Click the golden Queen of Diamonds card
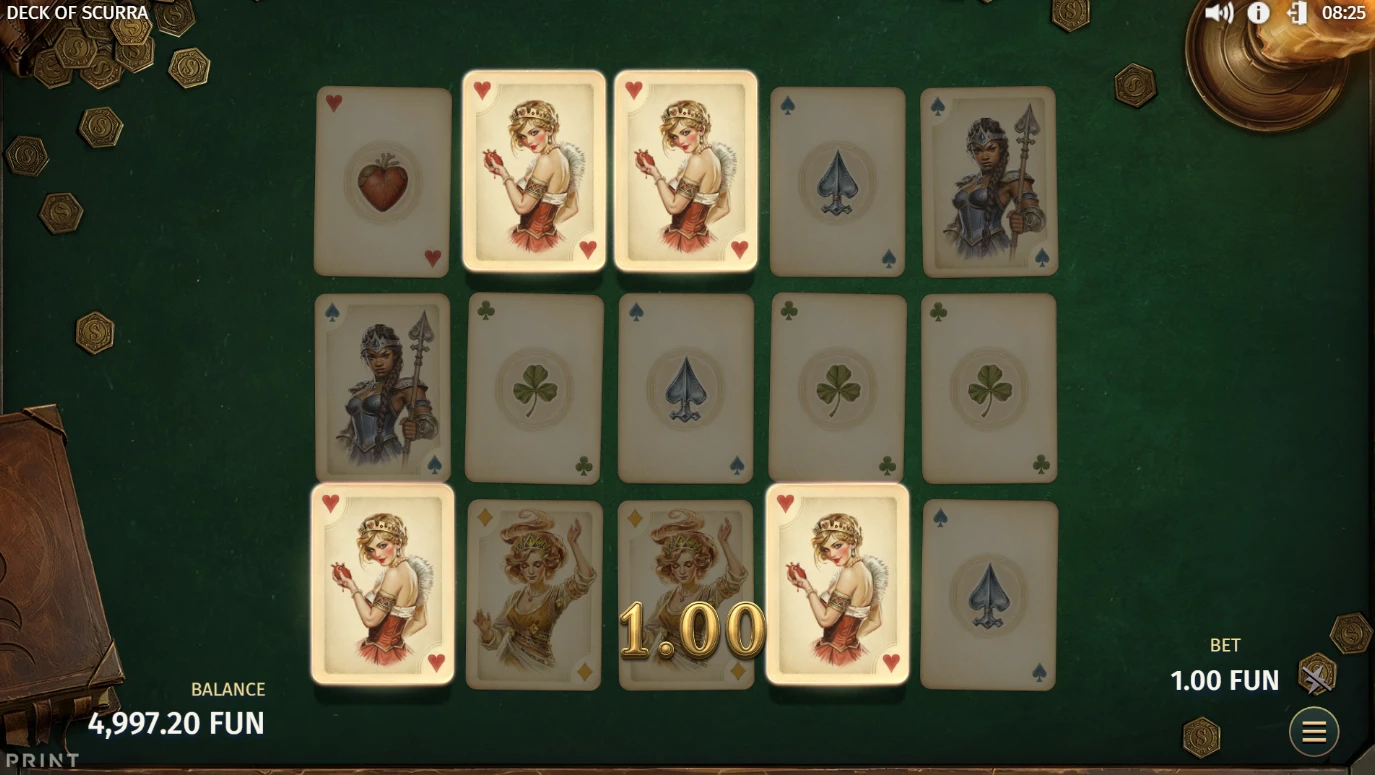This screenshot has width=1375, height=775. coord(533,593)
